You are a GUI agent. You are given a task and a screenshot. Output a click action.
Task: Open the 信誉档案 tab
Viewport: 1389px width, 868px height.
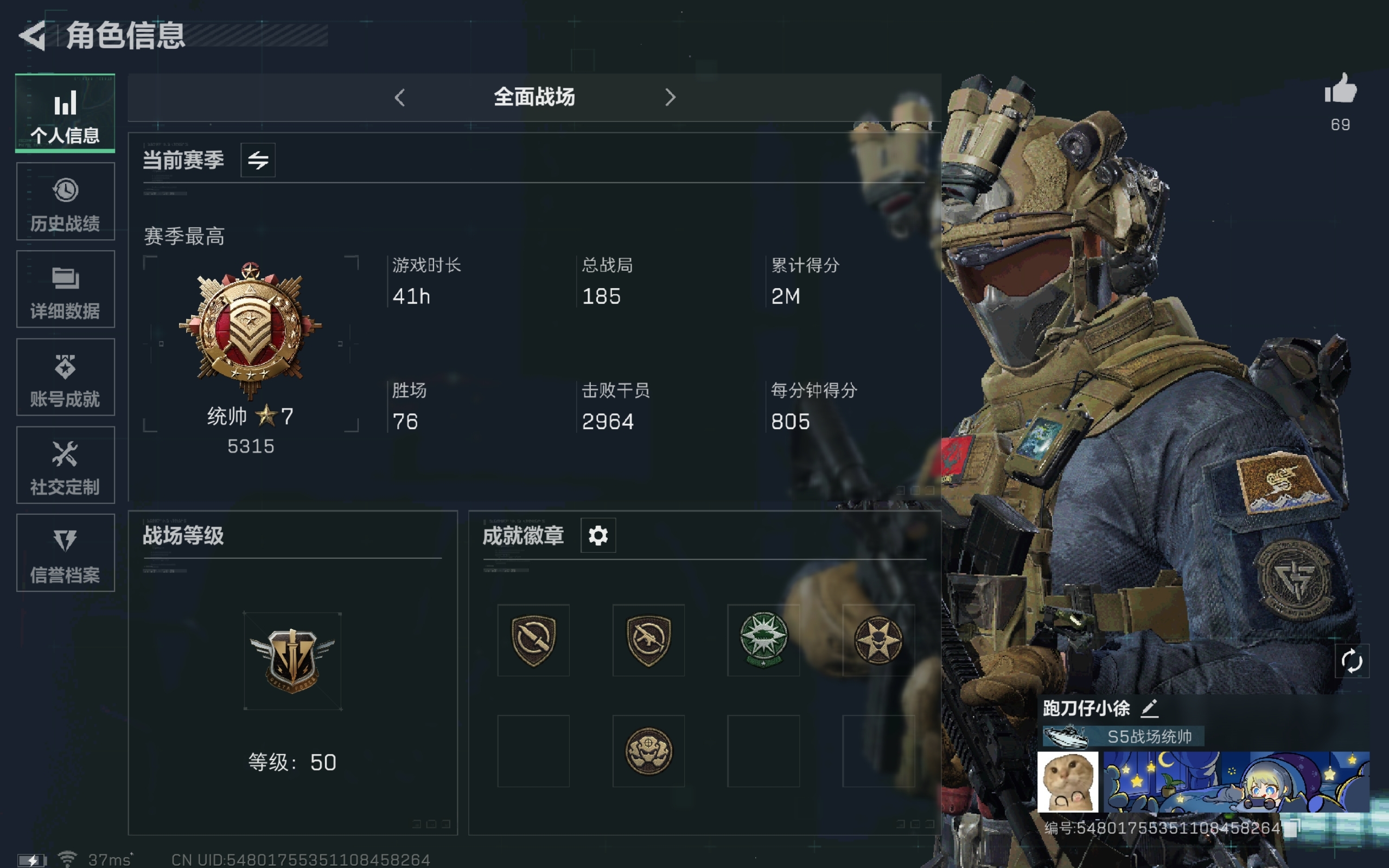pyautogui.click(x=65, y=553)
